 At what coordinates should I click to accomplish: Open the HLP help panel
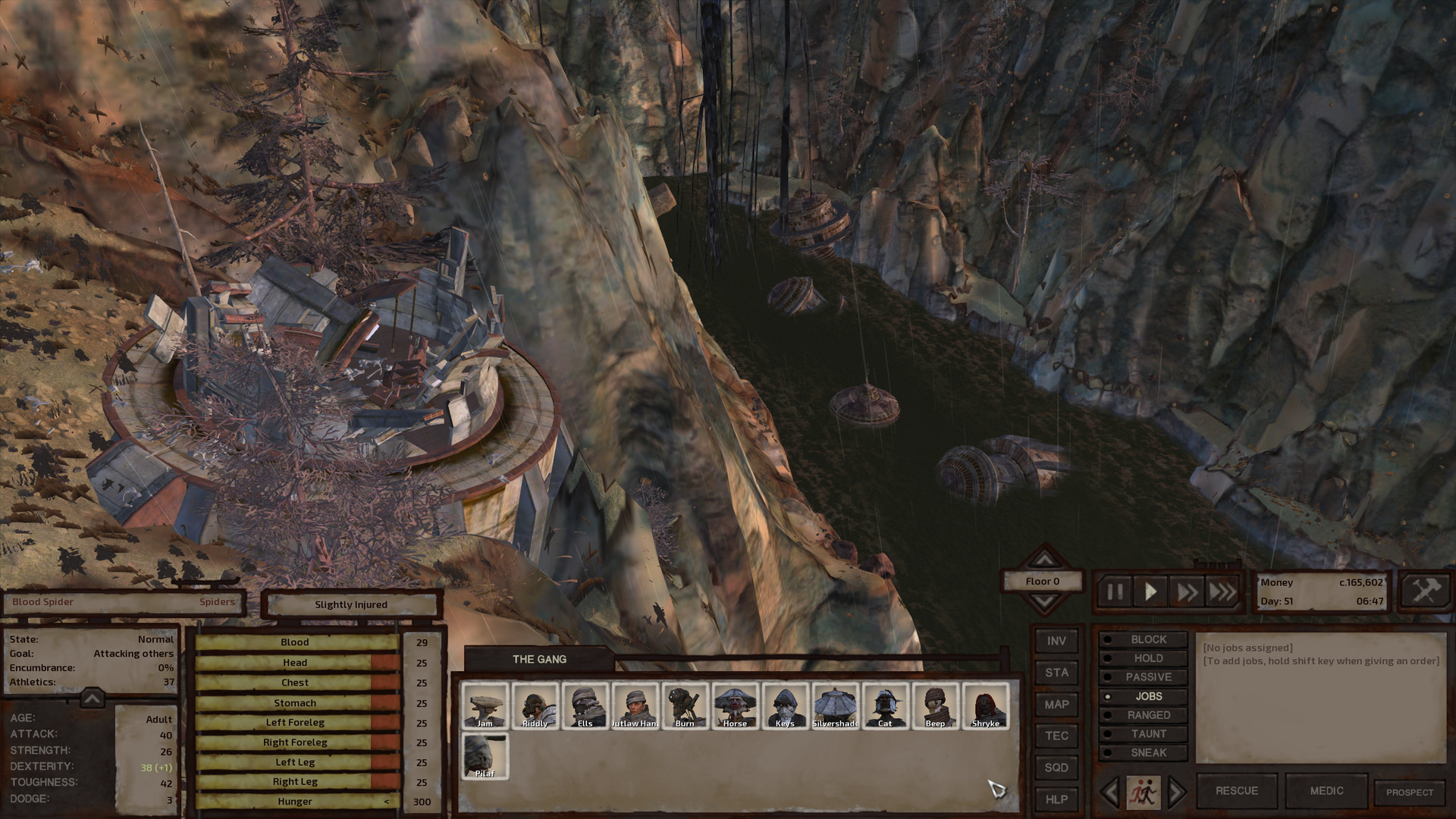1056,799
